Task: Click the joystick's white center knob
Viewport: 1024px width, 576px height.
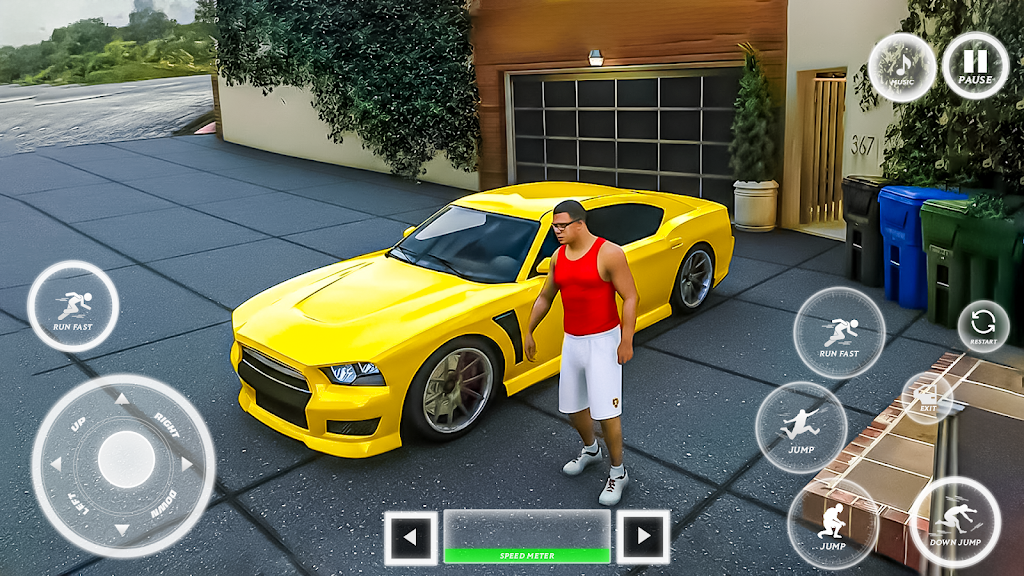Action: (126, 461)
